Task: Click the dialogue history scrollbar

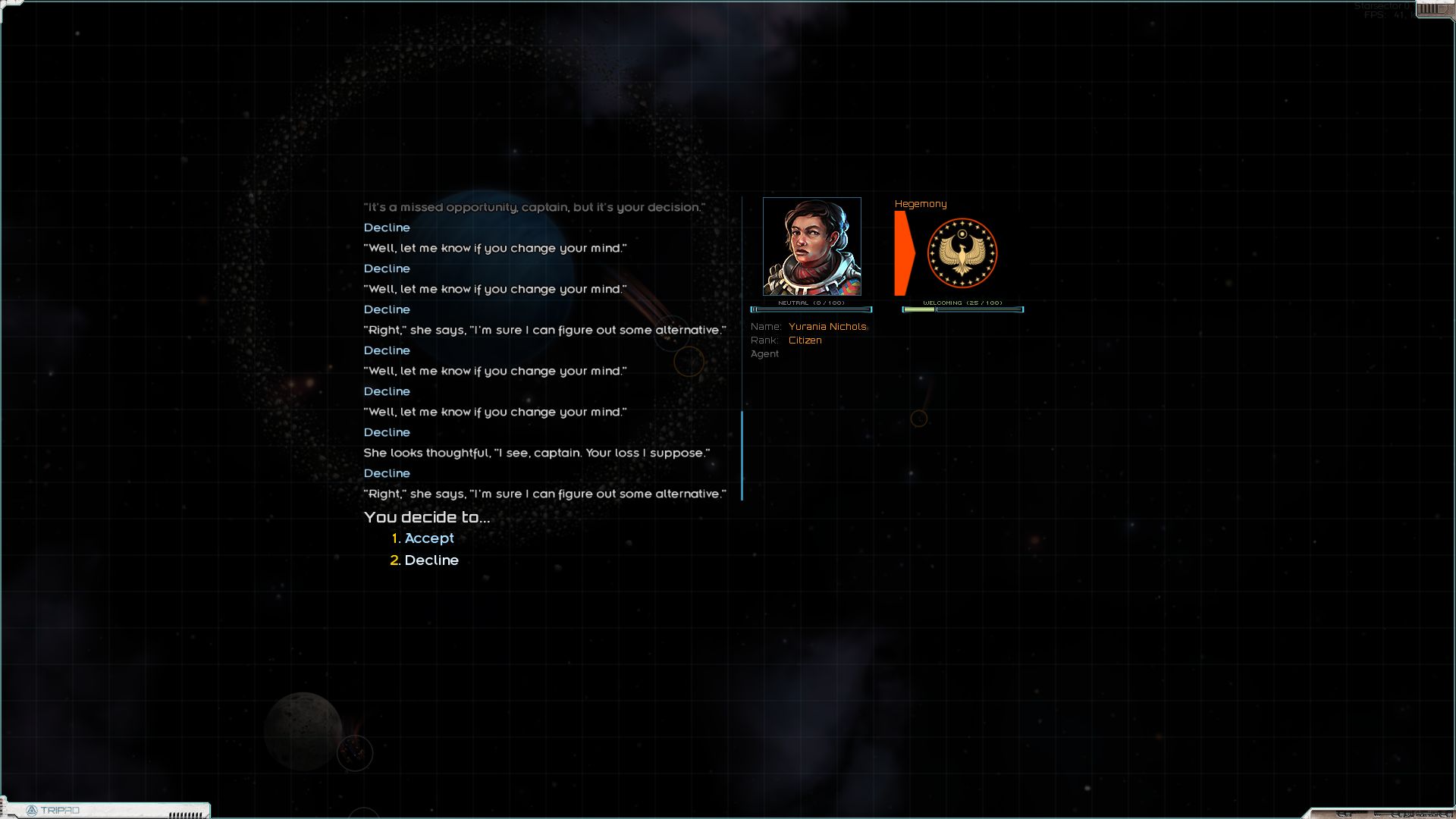Action: tap(742, 455)
